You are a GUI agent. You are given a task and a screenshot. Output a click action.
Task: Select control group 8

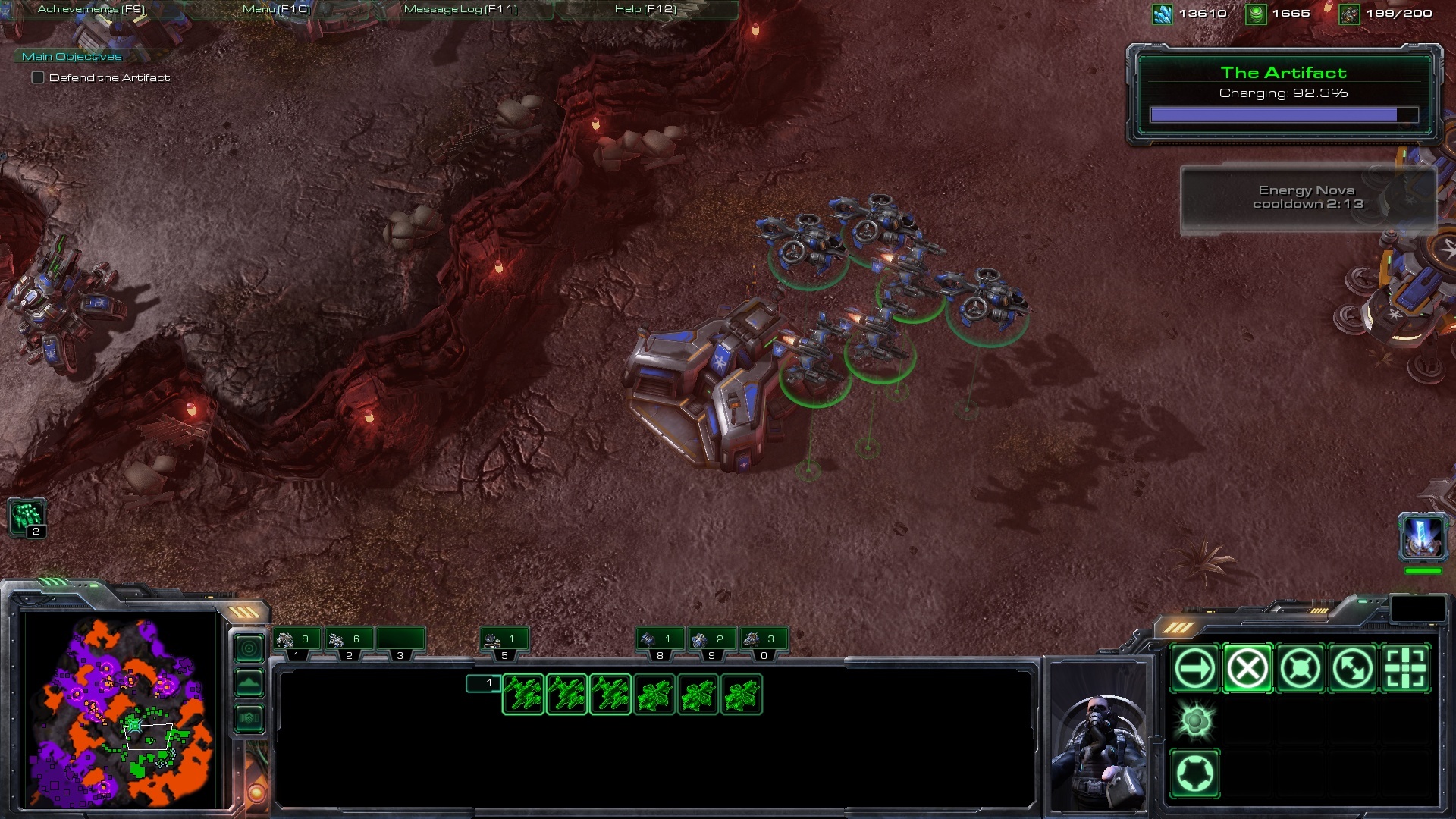660,642
